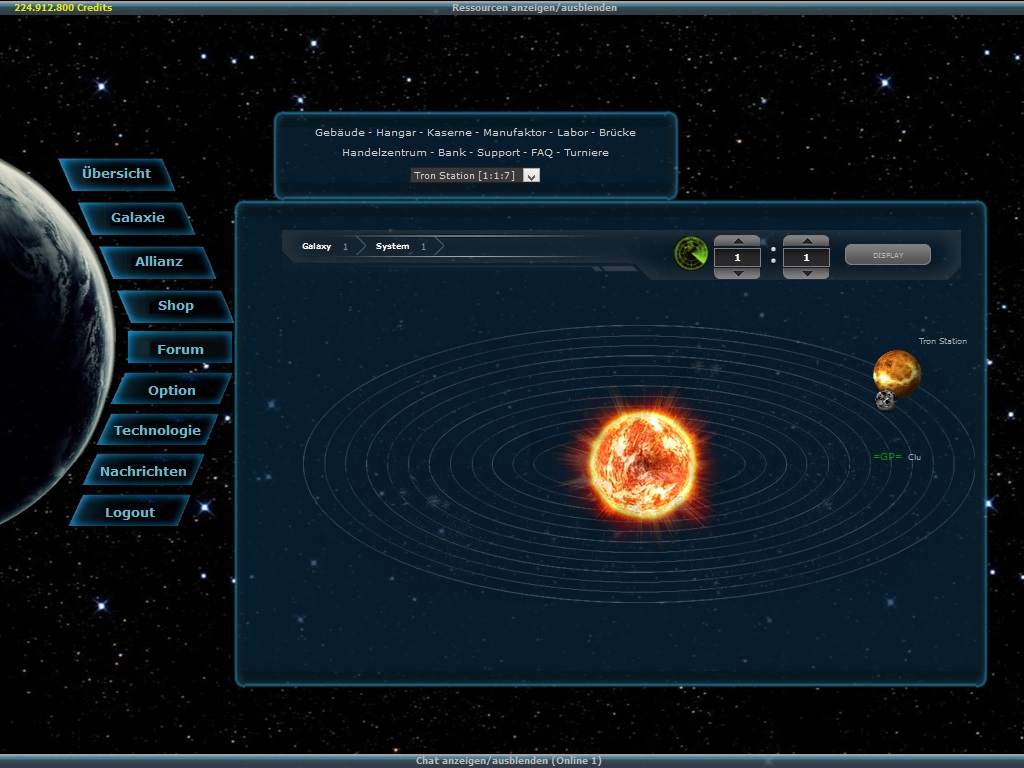Go to the Galaxie menu entry

pyautogui.click(x=138, y=218)
